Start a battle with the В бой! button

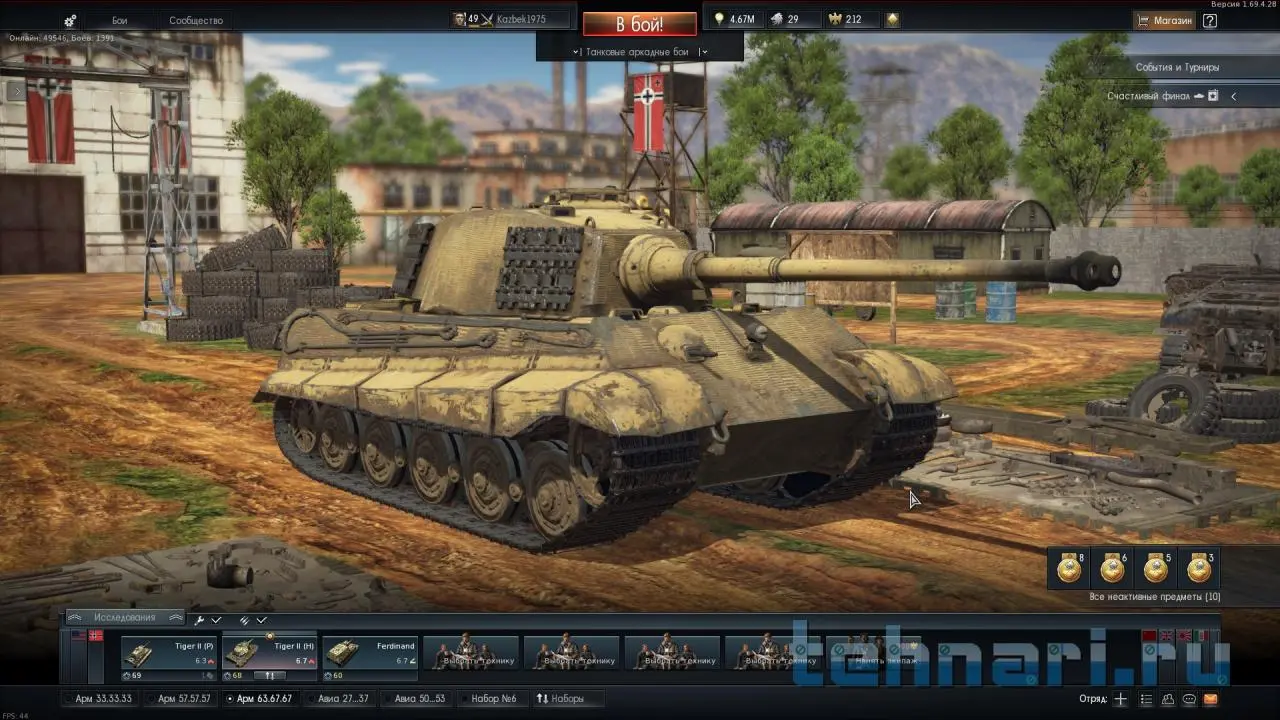pyautogui.click(x=639, y=23)
